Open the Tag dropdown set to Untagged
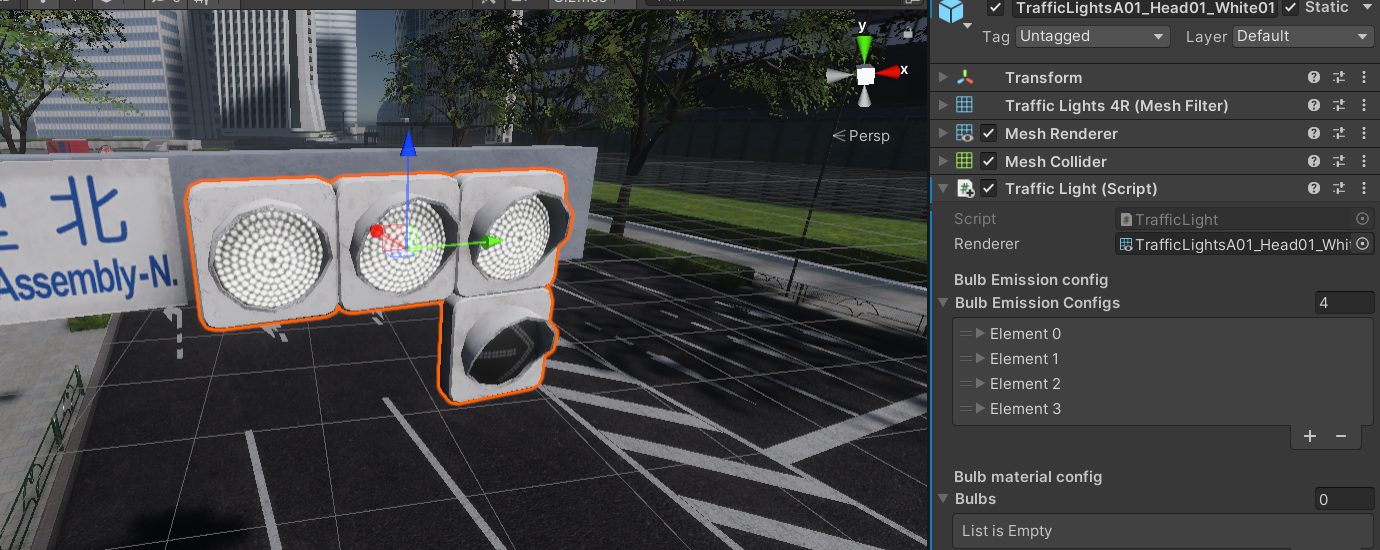The height and width of the screenshot is (550, 1380). pyautogui.click(x=1092, y=36)
